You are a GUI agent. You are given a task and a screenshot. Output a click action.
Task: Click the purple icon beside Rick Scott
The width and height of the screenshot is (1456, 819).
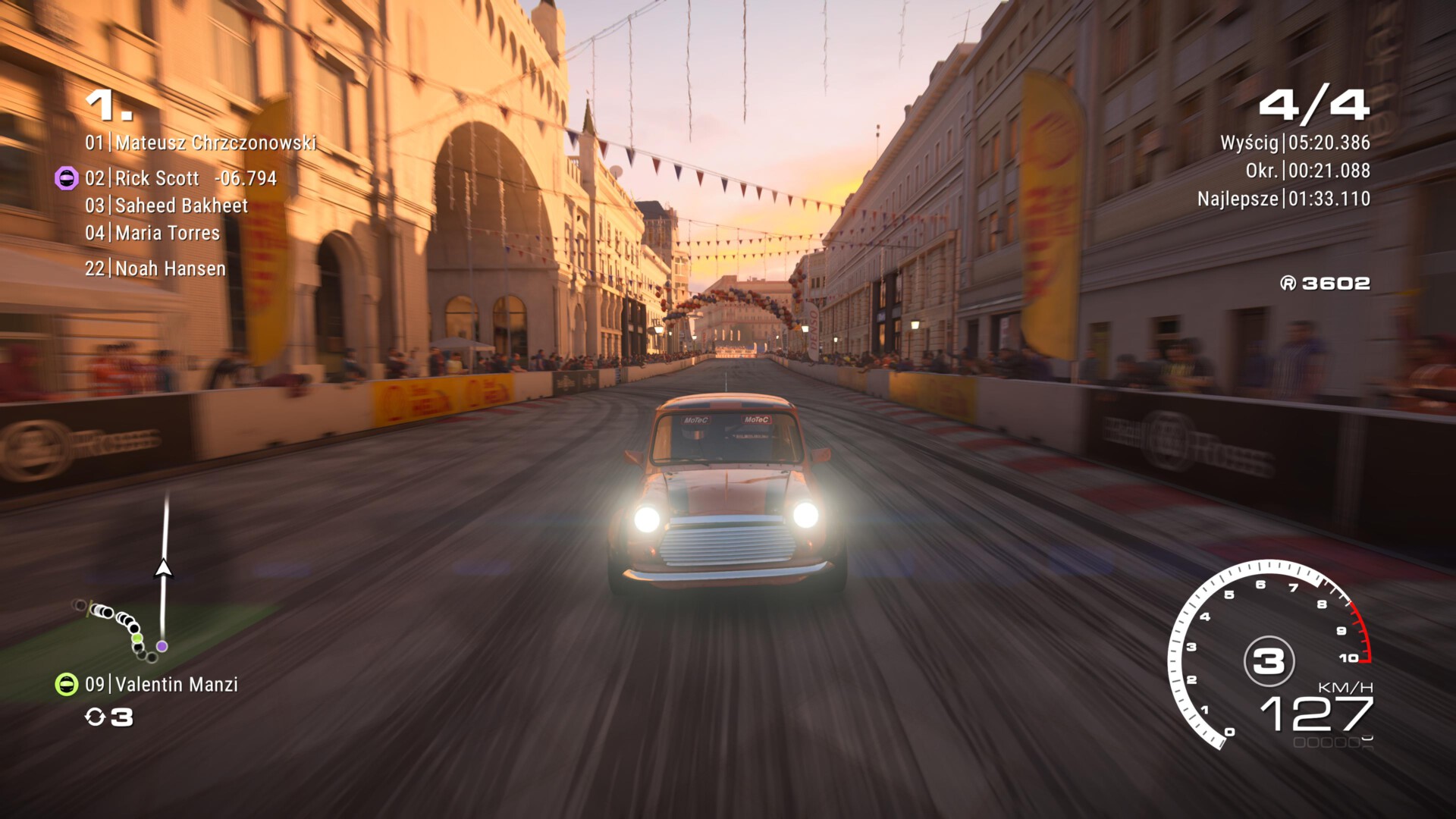pos(67,178)
